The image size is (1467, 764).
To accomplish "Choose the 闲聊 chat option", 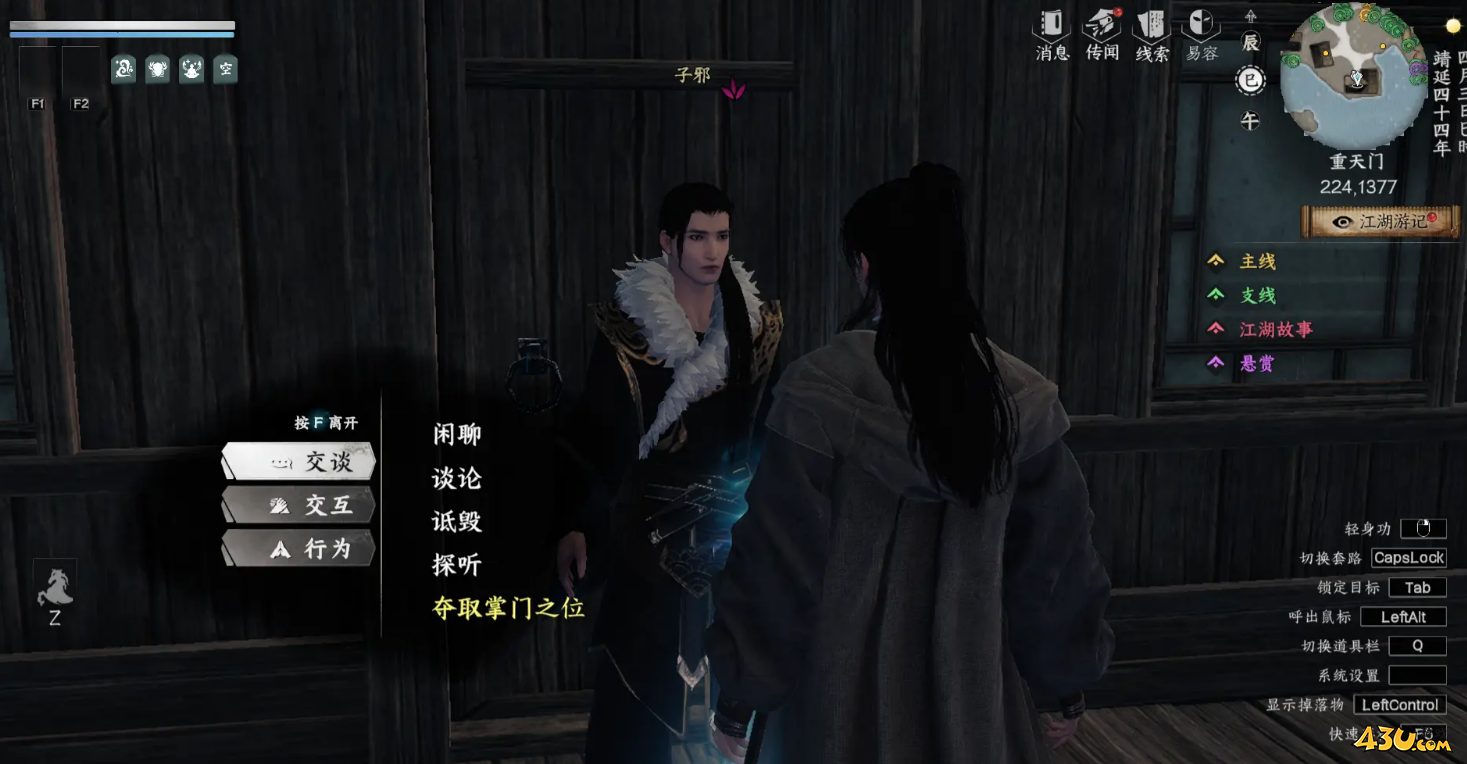I will point(457,434).
